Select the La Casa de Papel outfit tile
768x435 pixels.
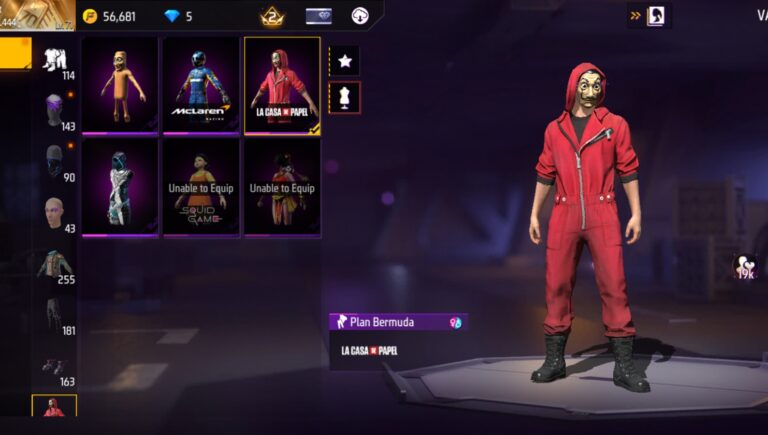[x=283, y=84]
